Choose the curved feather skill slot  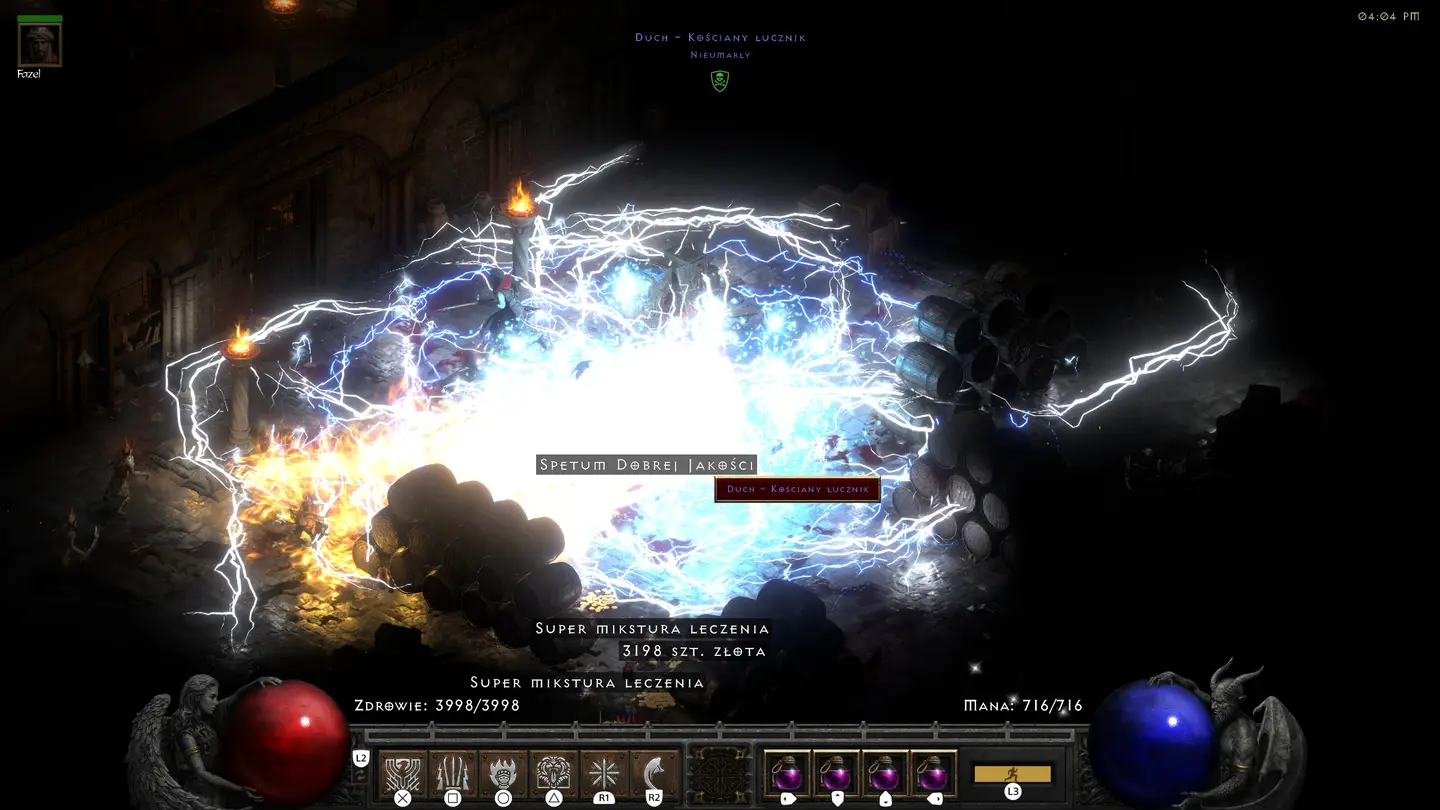point(654,773)
